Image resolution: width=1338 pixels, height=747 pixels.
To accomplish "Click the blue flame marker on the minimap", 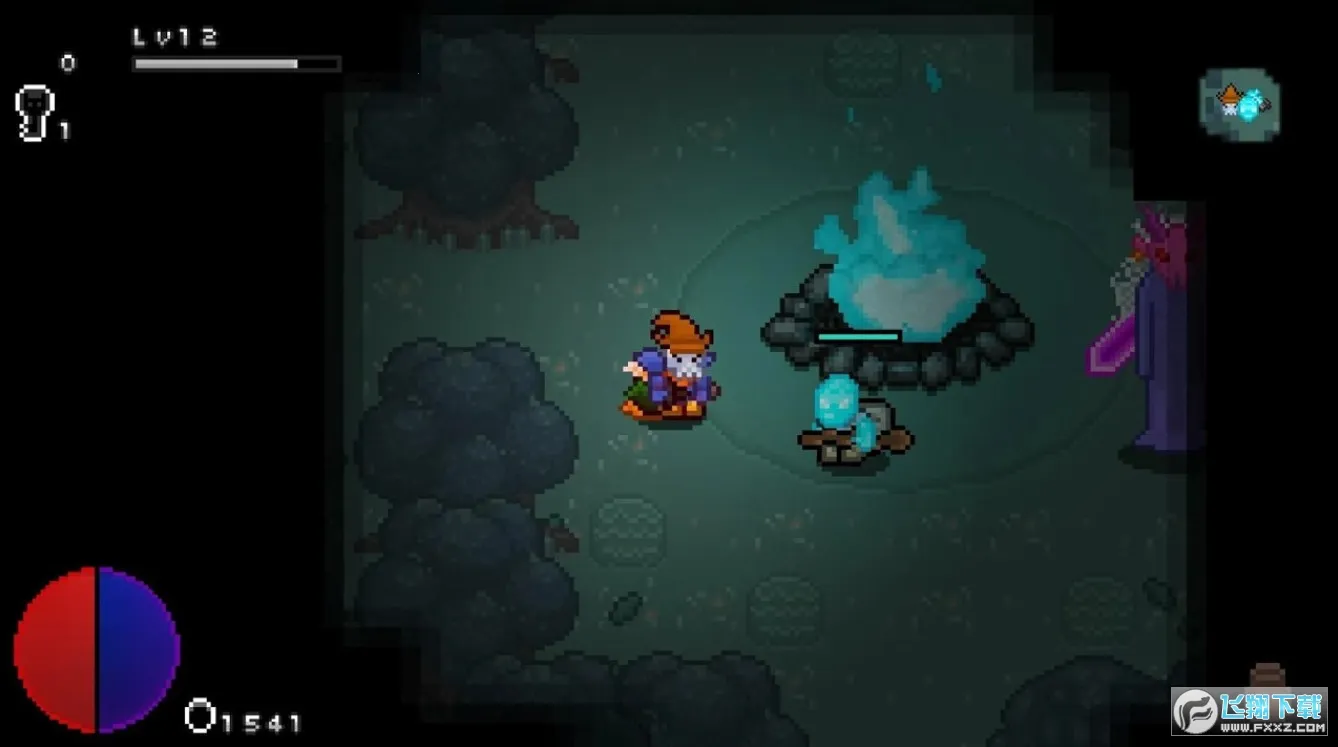I will click(x=1250, y=106).
